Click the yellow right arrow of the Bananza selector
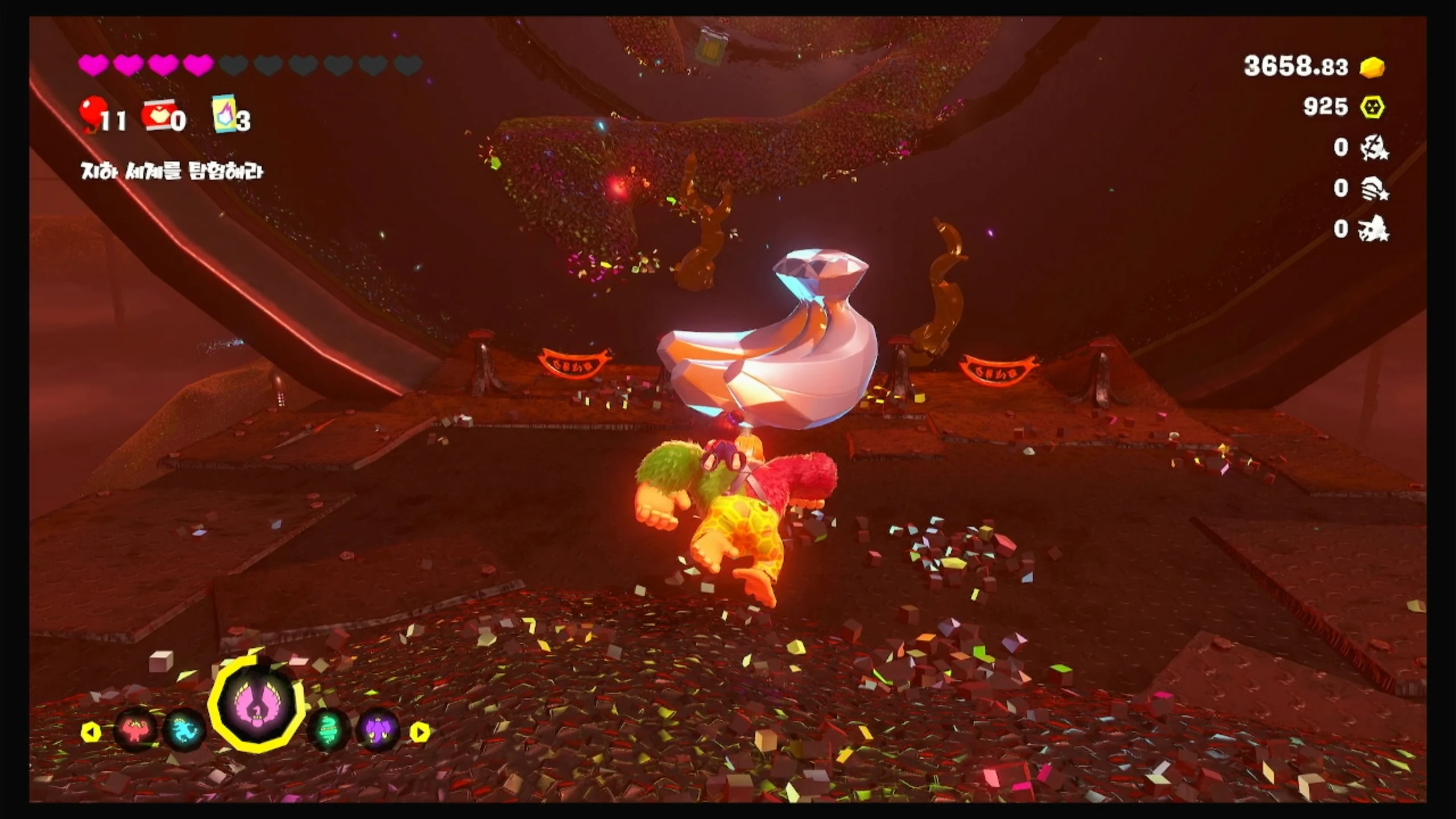 [x=420, y=731]
